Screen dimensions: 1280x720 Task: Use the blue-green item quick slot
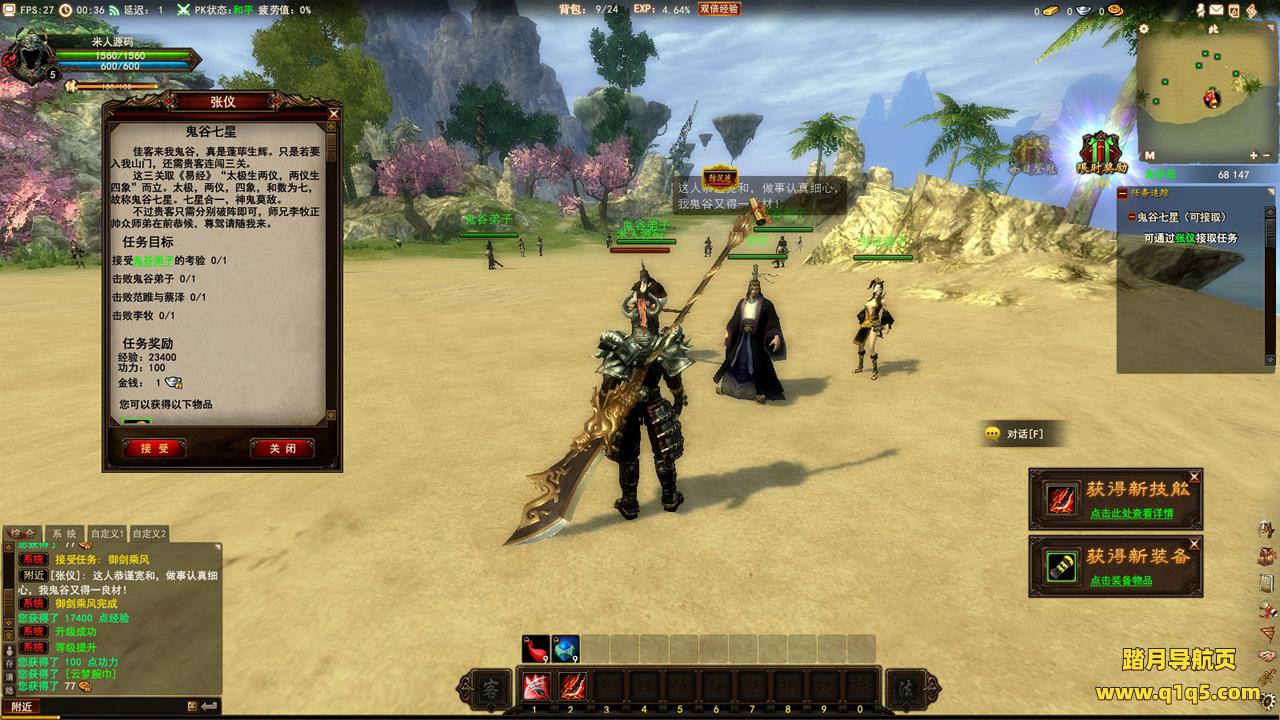pyautogui.click(x=565, y=649)
